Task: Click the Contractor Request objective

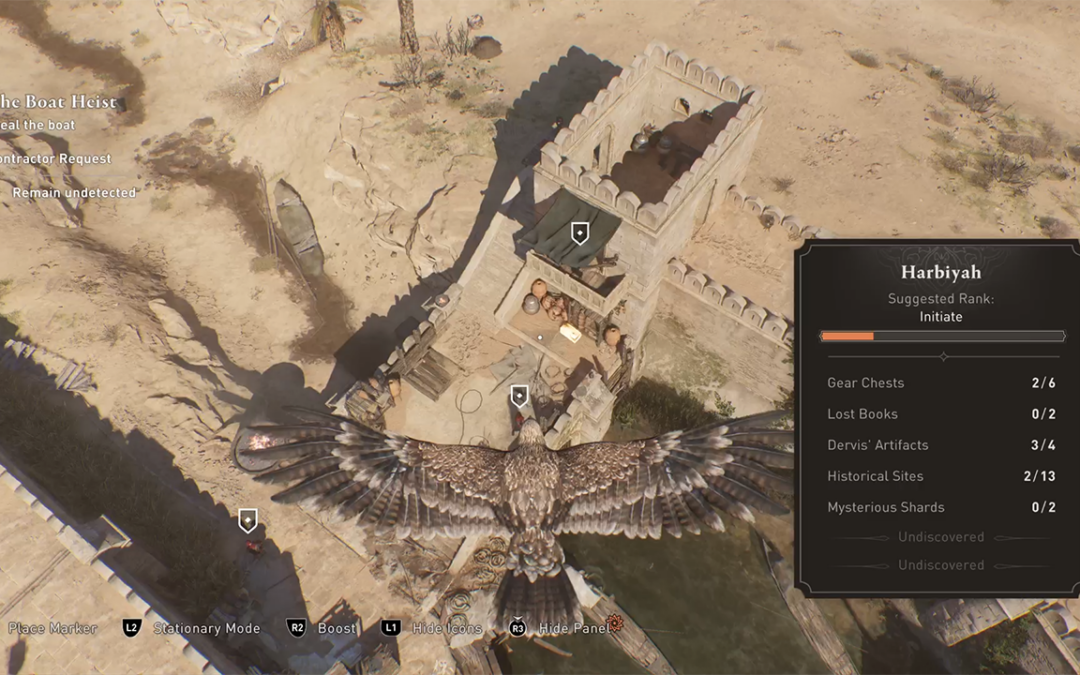Action: tap(56, 159)
